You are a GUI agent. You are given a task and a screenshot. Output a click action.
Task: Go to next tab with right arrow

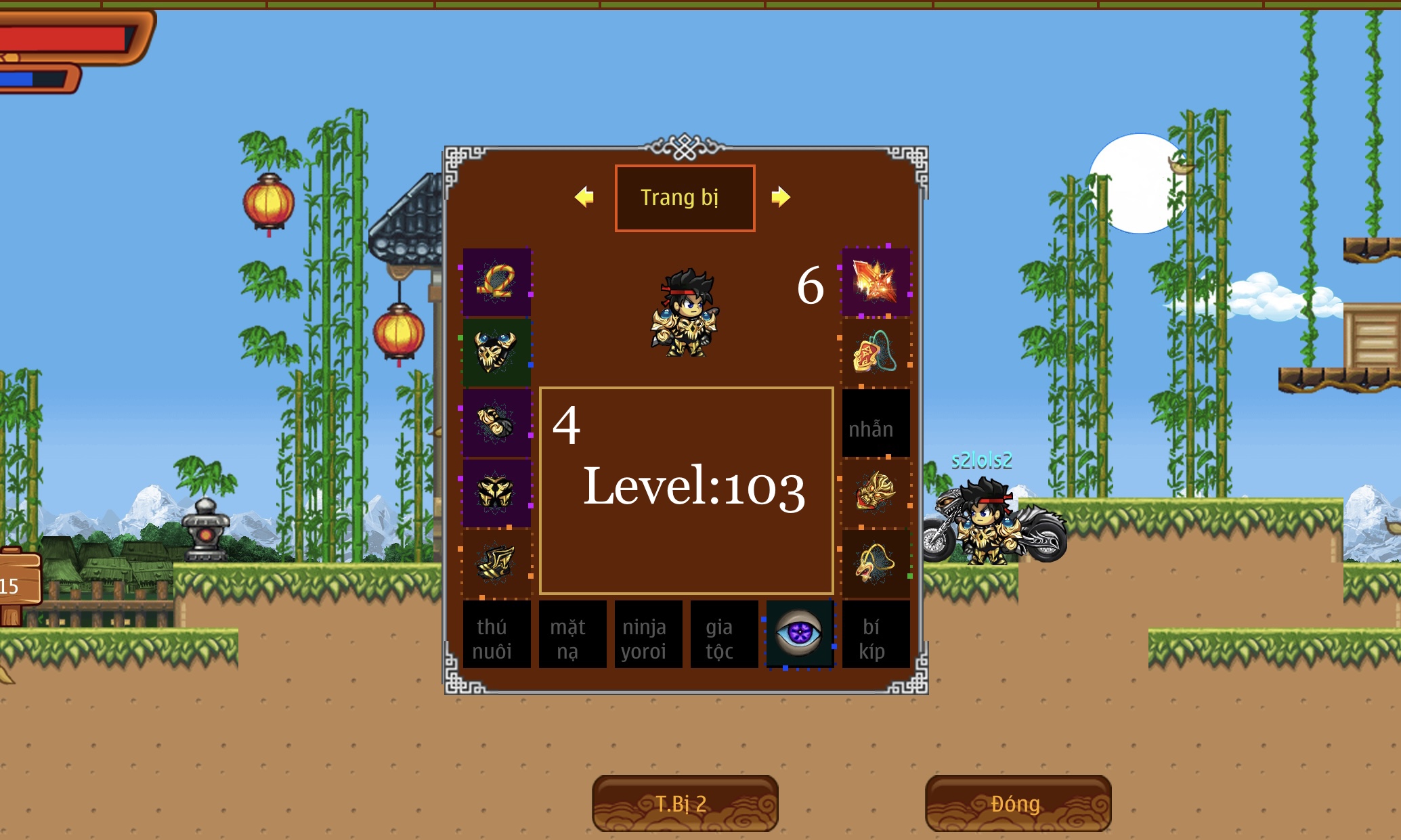point(781,197)
